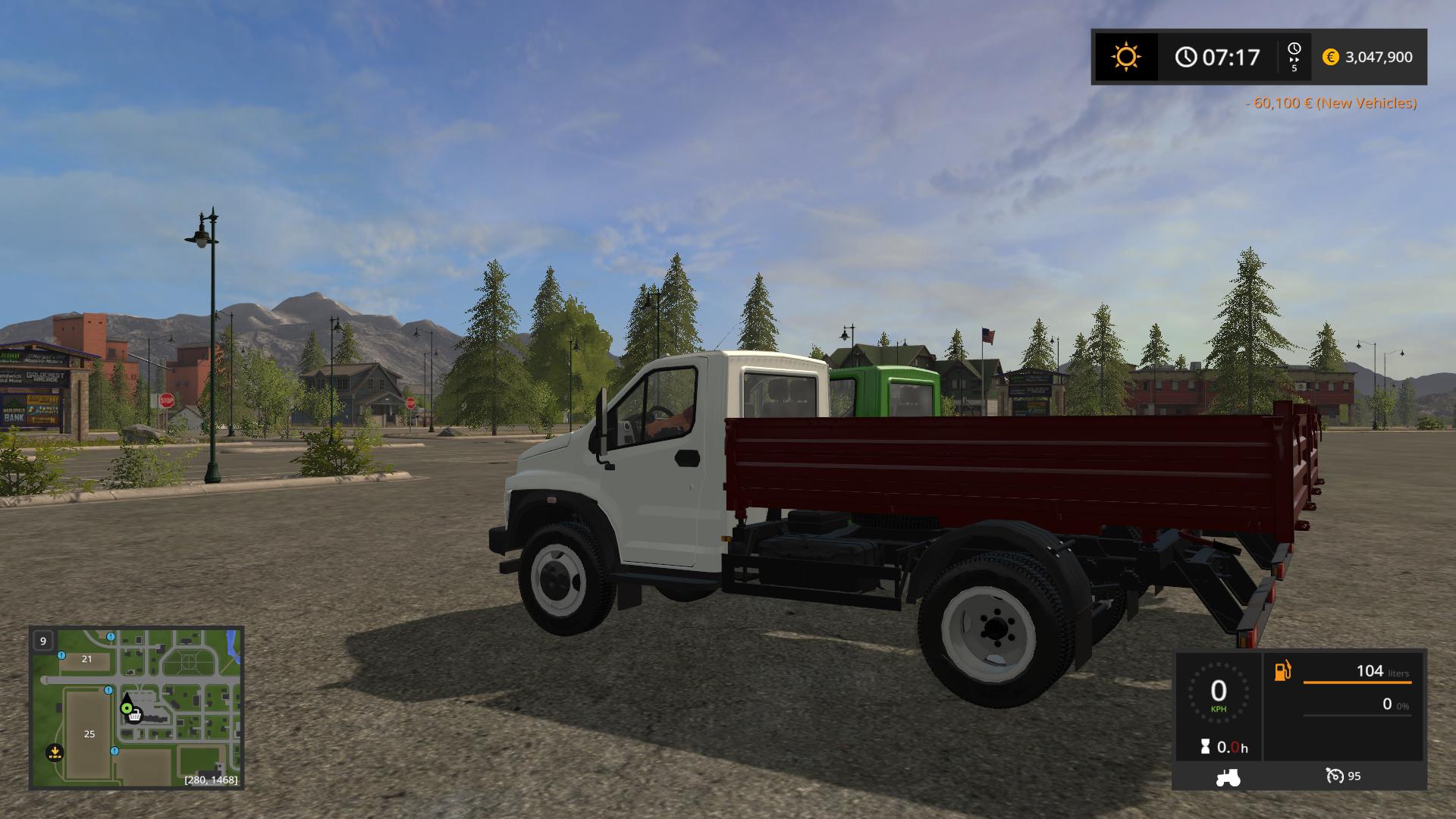Click the euro coin money icon
The width and height of the screenshot is (1456, 819).
[1330, 57]
